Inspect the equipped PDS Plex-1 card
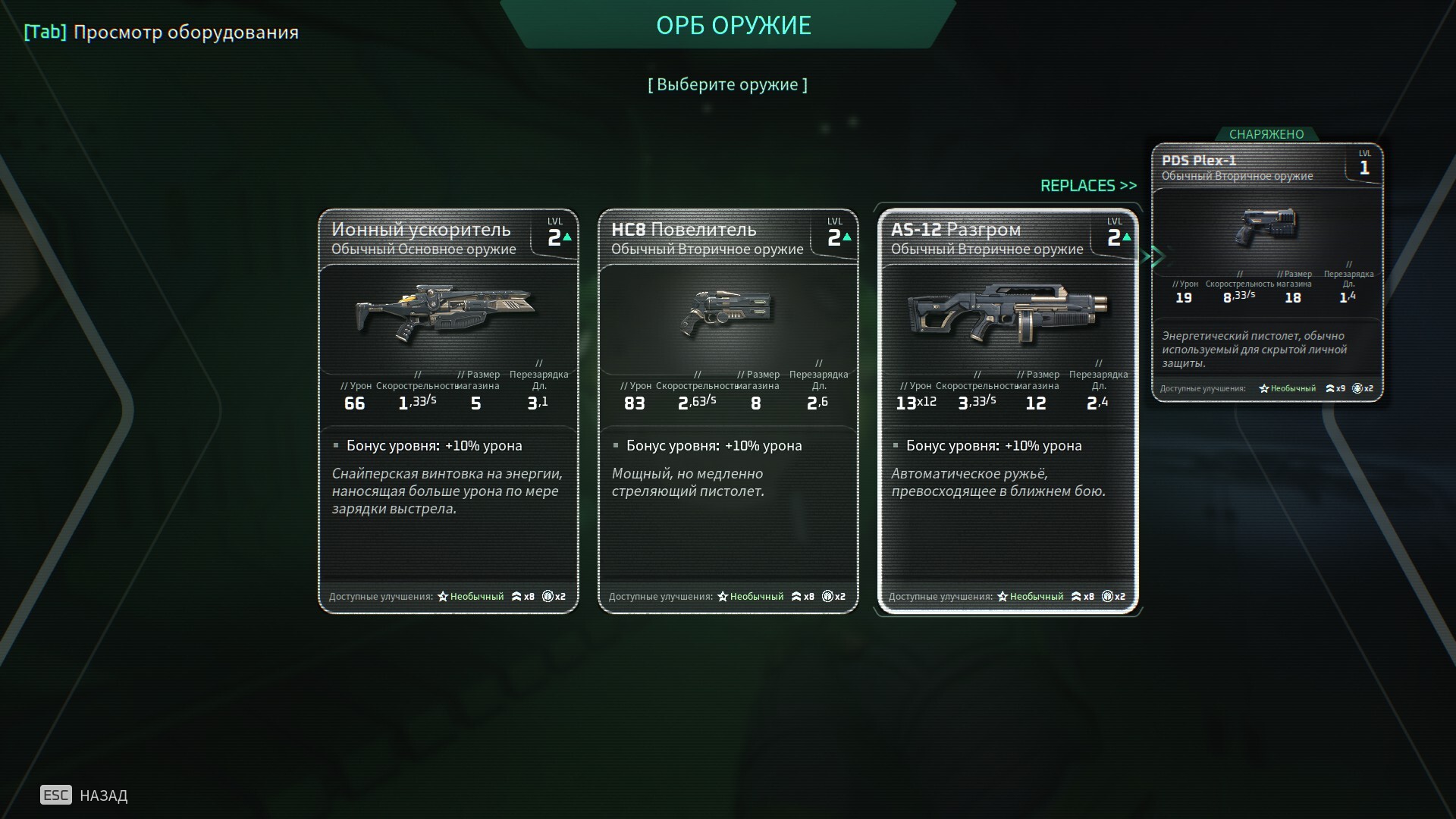The width and height of the screenshot is (1456, 819). tap(1267, 272)
